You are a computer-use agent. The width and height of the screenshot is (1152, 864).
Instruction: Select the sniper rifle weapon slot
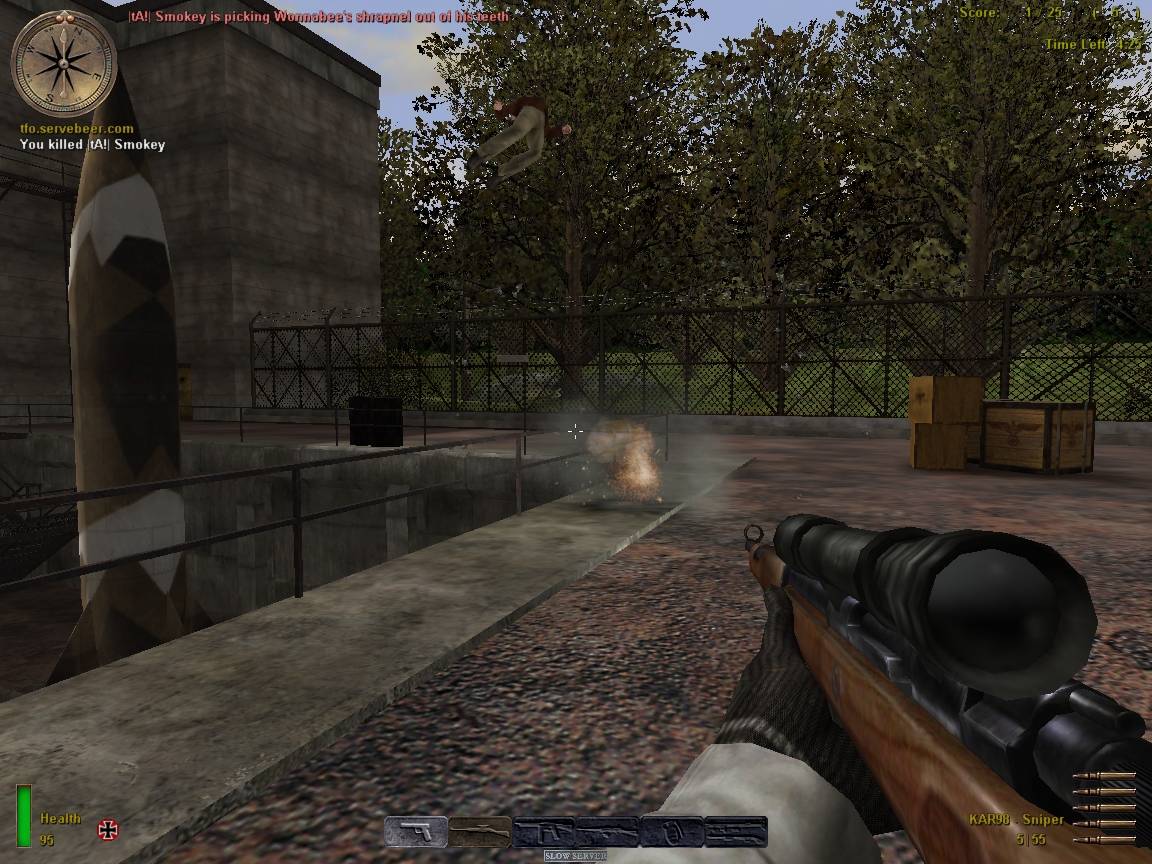[x=480, y=832]
